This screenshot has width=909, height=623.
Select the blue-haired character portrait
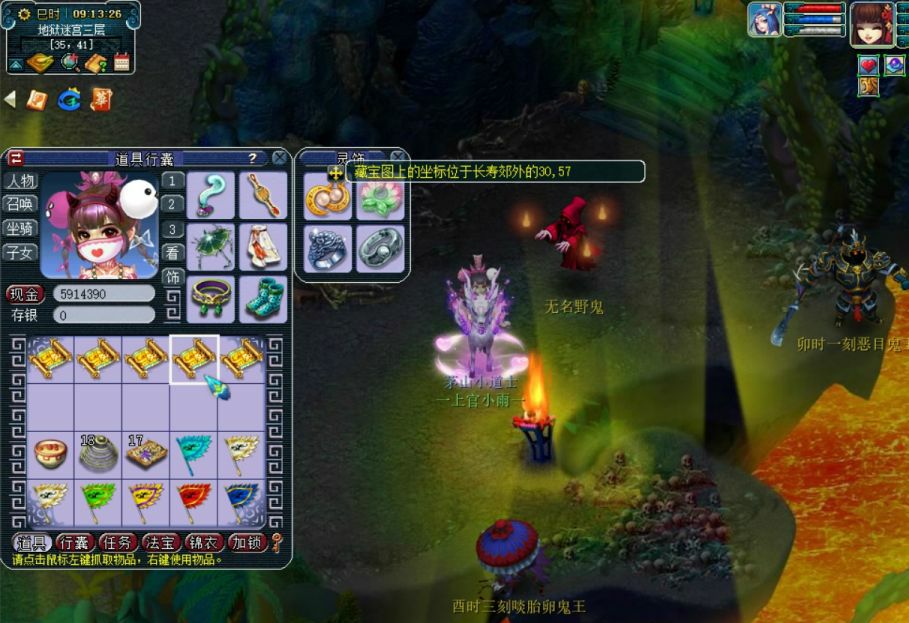(x=763, y=20)
